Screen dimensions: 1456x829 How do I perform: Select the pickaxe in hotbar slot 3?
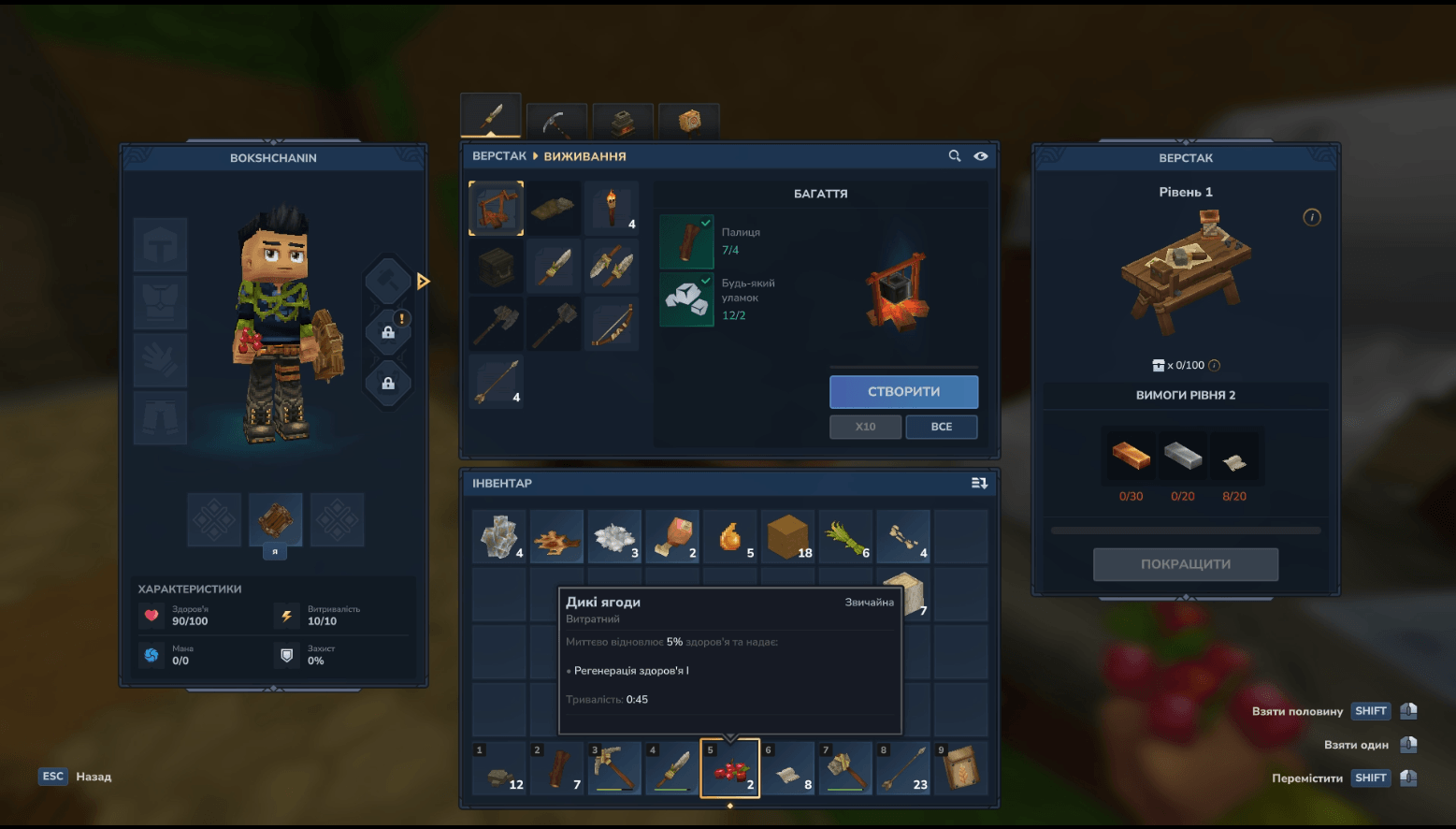click(x=614, y=768)
